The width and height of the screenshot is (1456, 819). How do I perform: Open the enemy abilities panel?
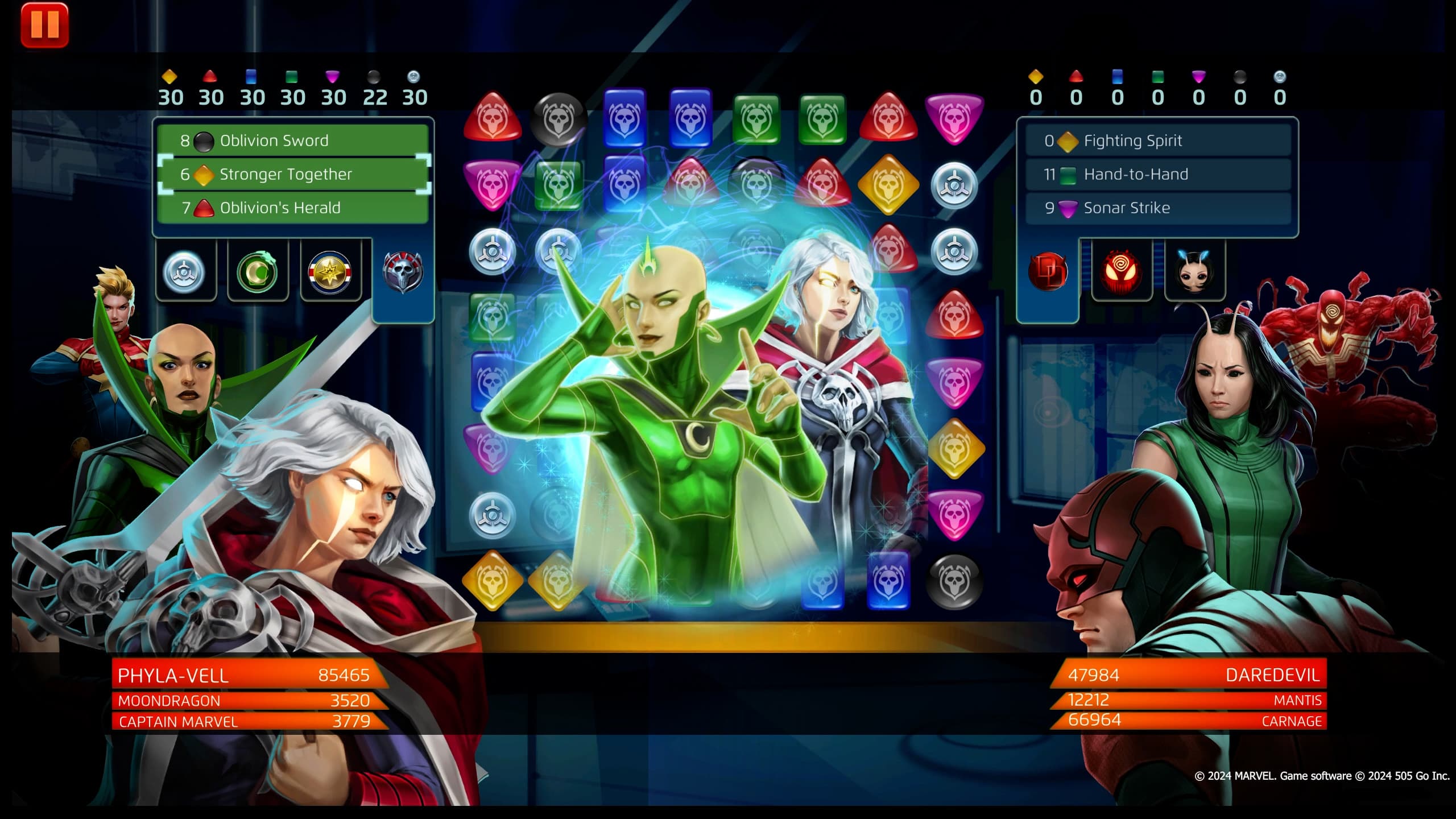(x=1160, y=174)
